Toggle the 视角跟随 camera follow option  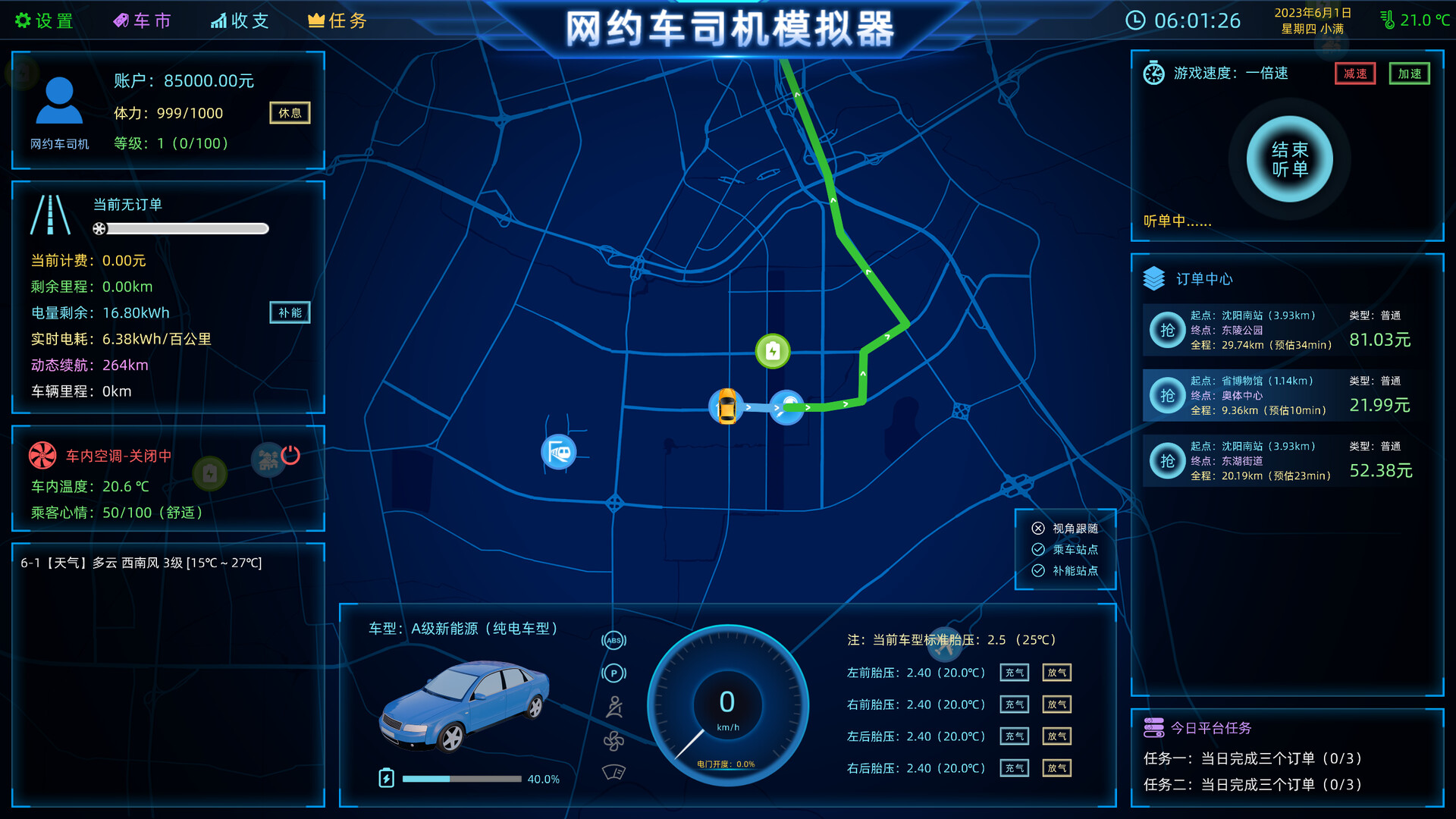[x=1040, y=529]
